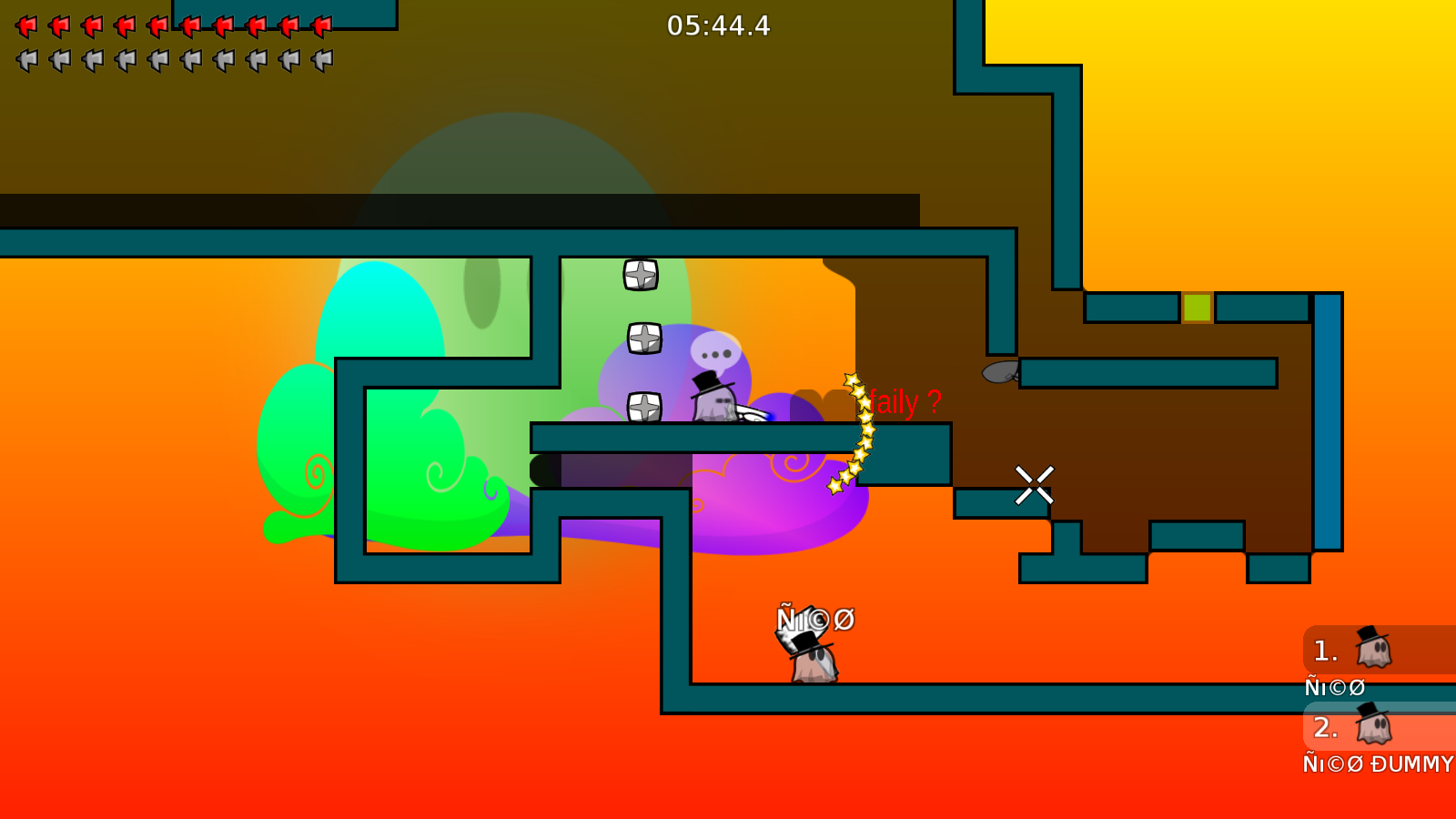1456x819 pixels.
Task: Click the first grey flag icon below the red row
Action: pyautogui.click(x=25, y=59)
